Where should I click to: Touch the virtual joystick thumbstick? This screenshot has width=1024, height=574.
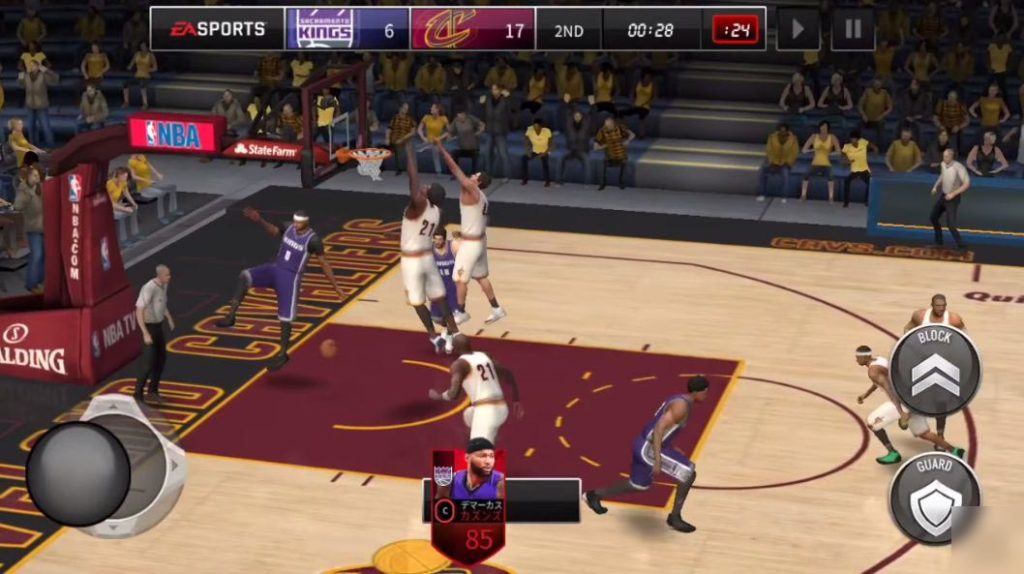point(78,473)
